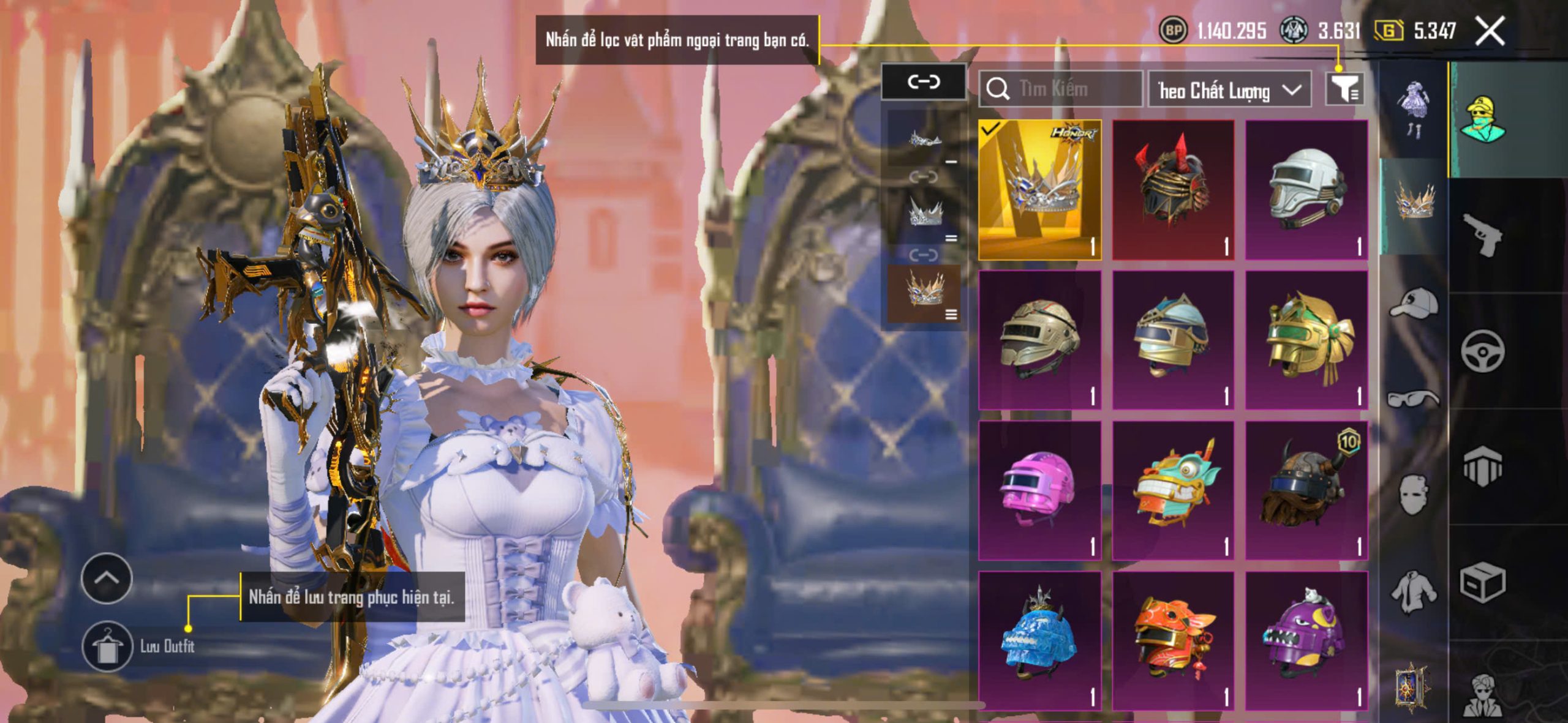Choose the white astronaut-style helmet
The height and width of the screenshot is (723, 1568).
click(x=1306, y=190)
